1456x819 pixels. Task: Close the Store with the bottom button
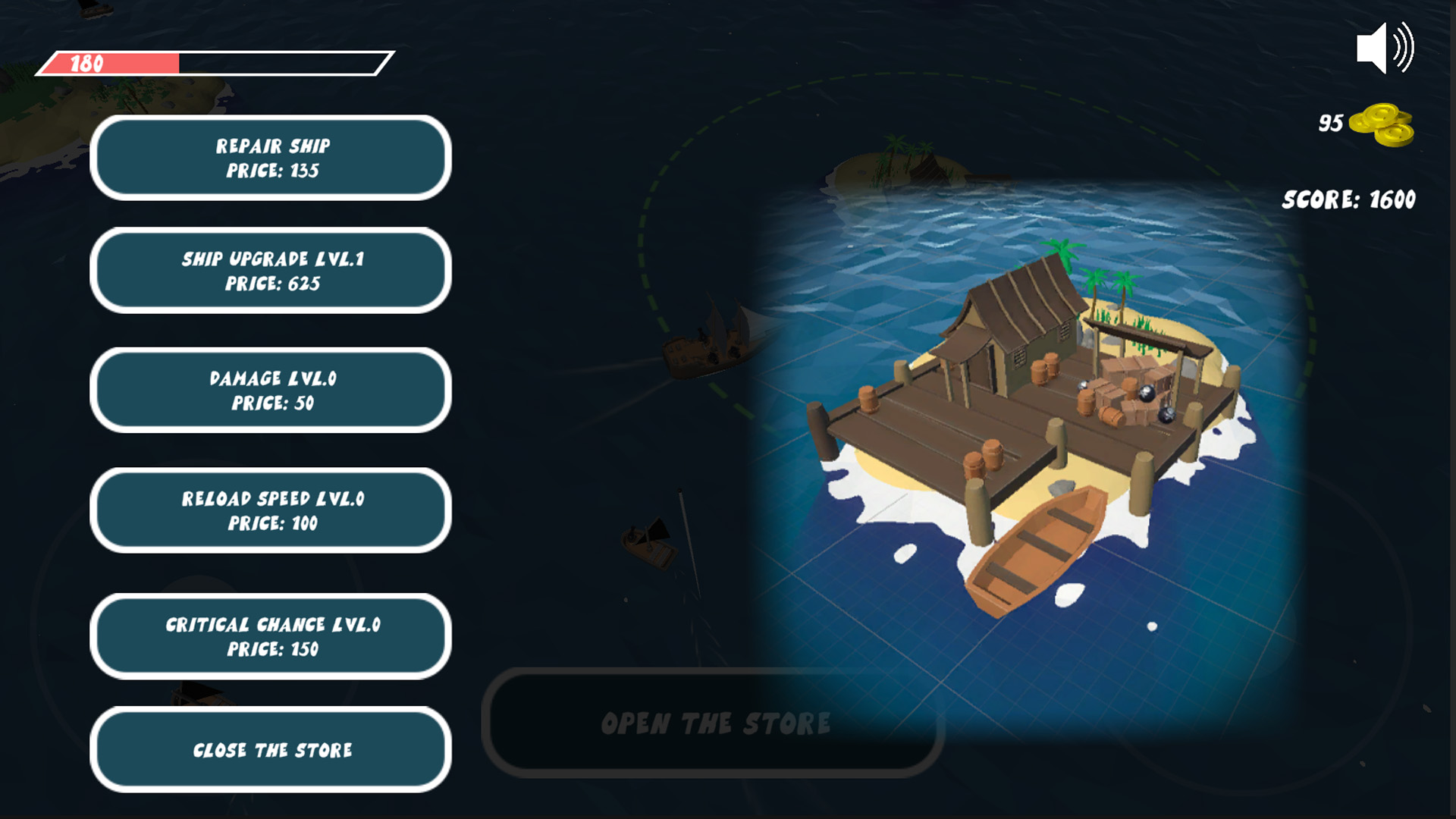pyautogui.click(x=270, y=750)
